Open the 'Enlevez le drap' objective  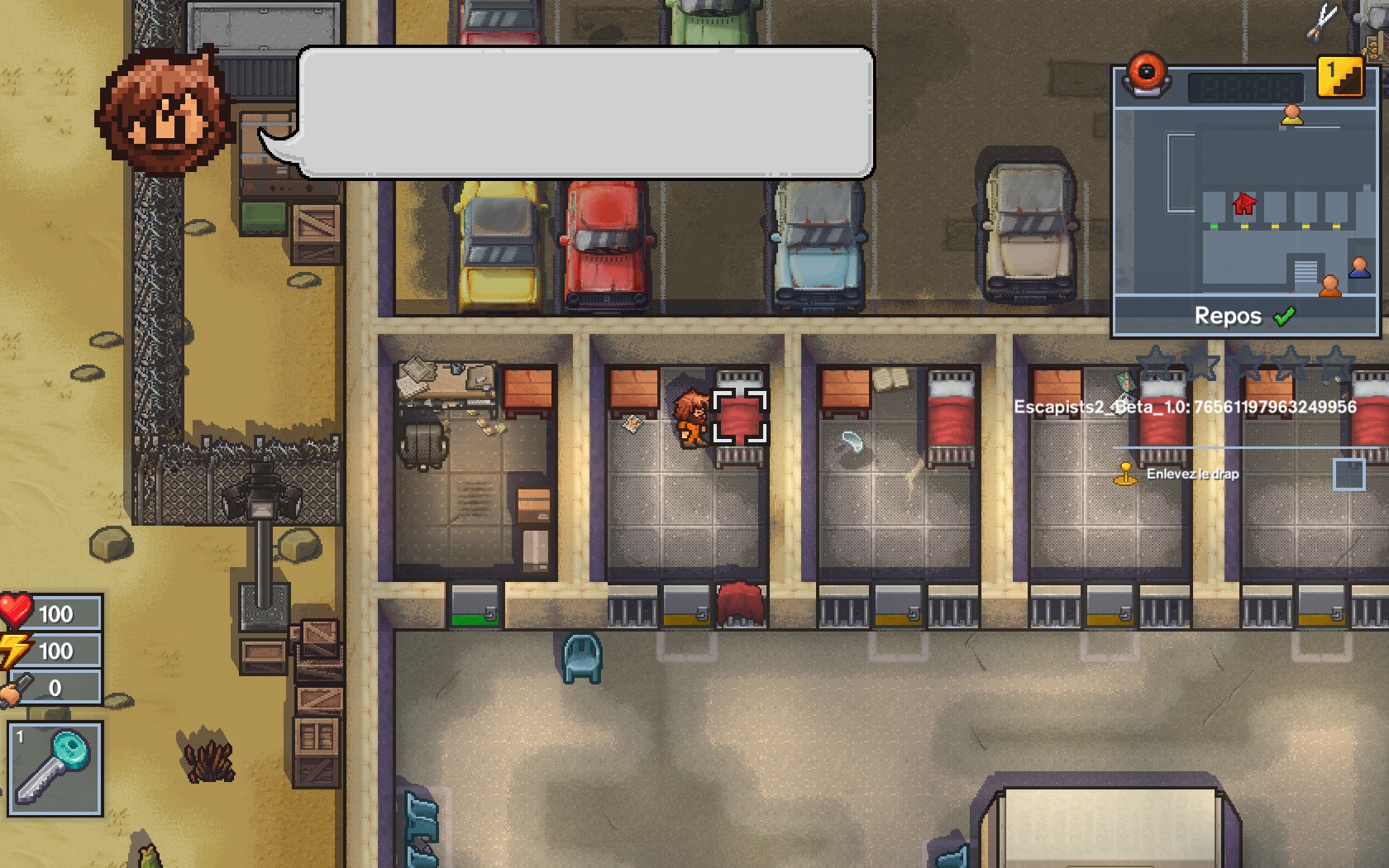point(1192,475)
